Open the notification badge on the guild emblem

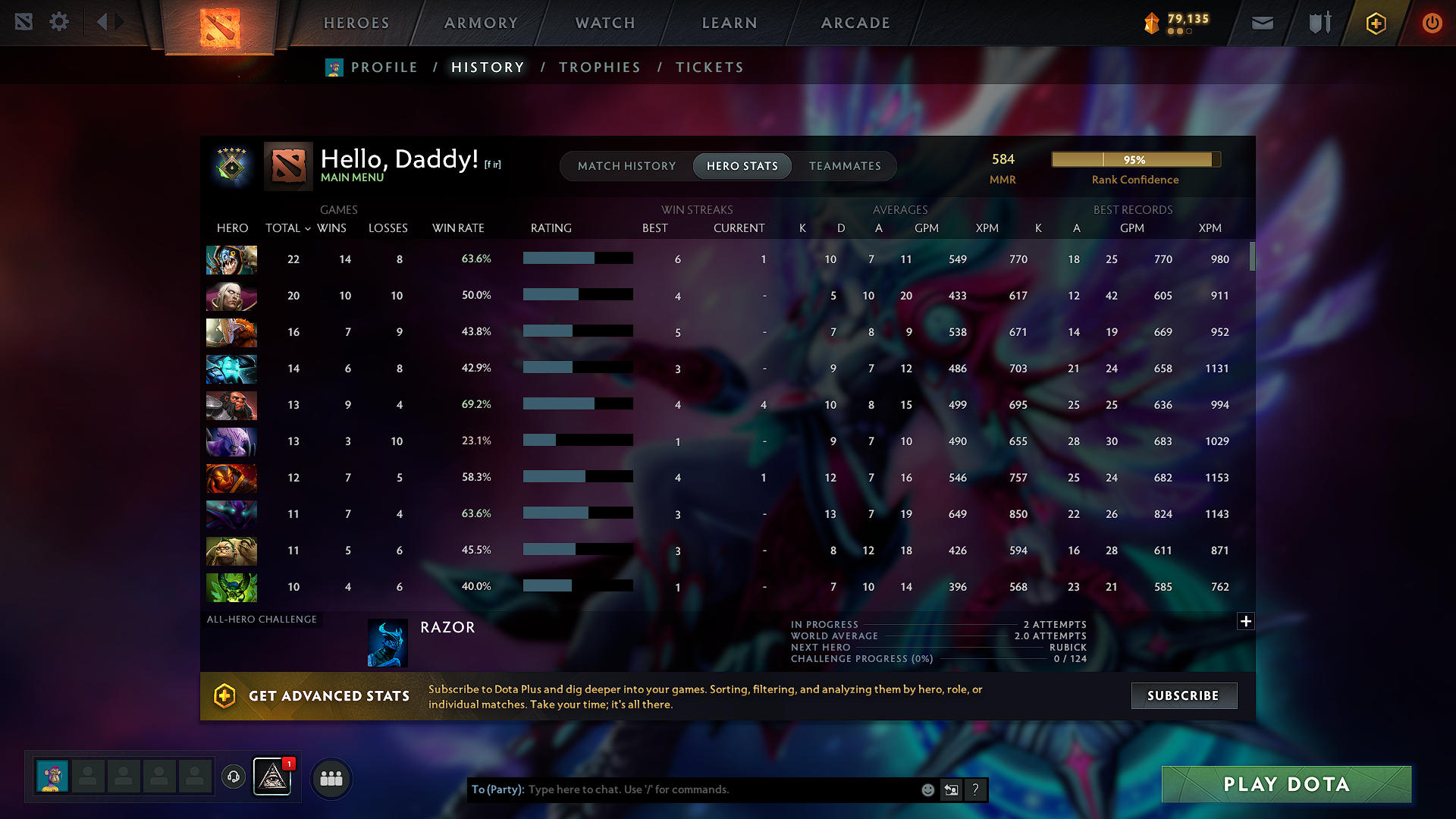pyautogui.click(x=287, y=765)
